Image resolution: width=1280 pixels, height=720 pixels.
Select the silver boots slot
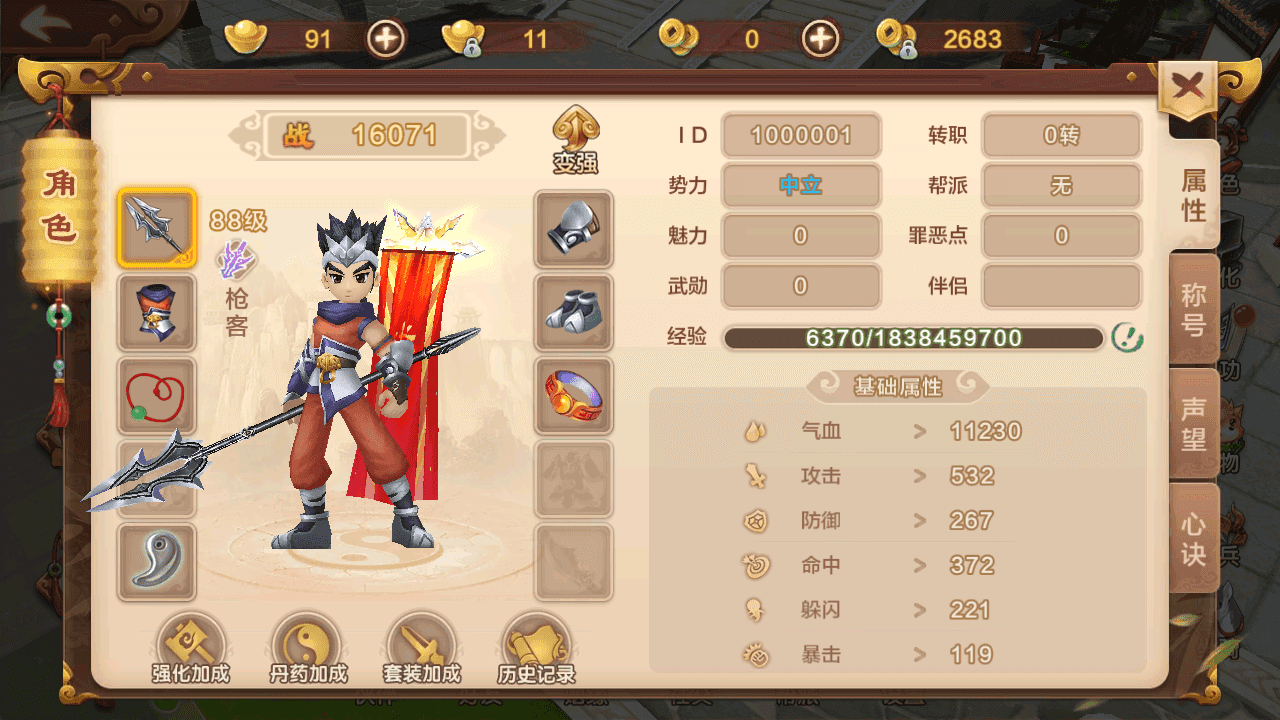coord(573,311)
